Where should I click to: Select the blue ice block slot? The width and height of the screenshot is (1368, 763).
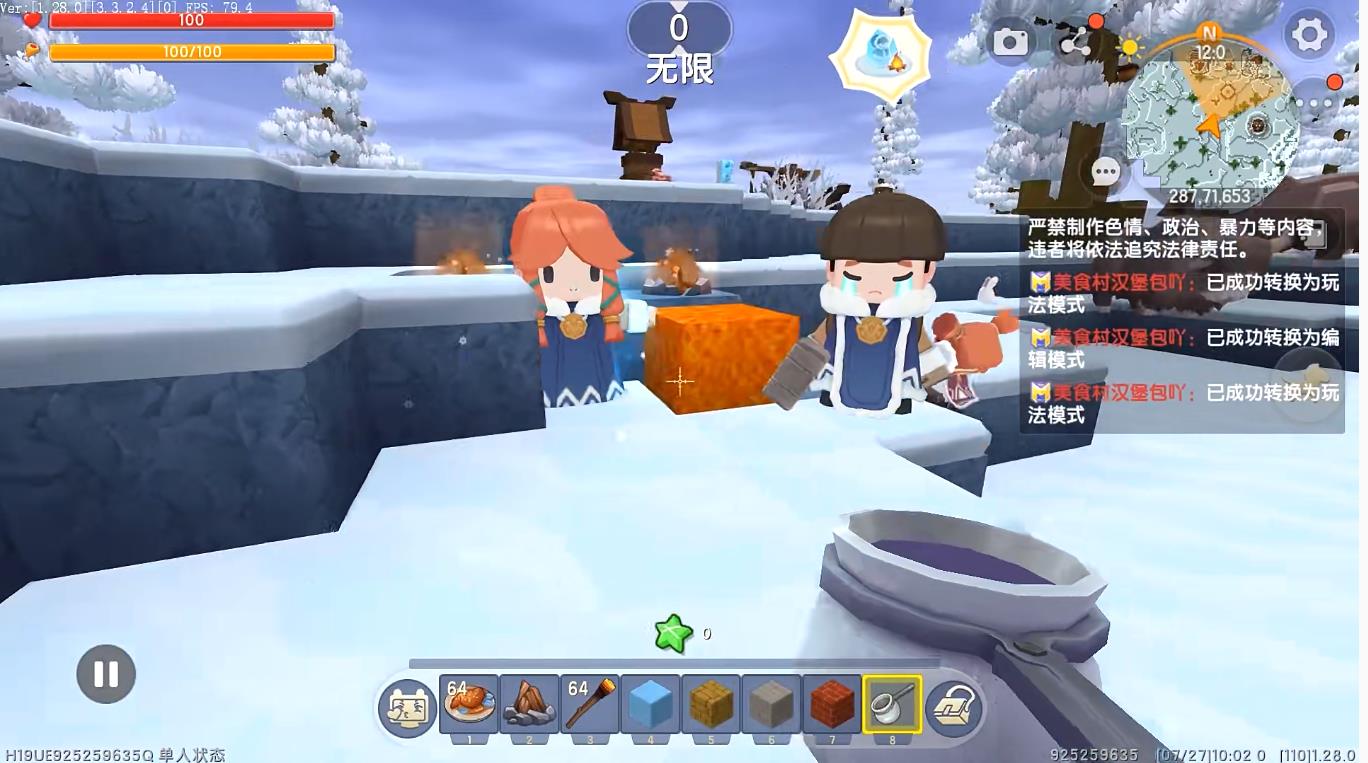(x=650, y=704)
